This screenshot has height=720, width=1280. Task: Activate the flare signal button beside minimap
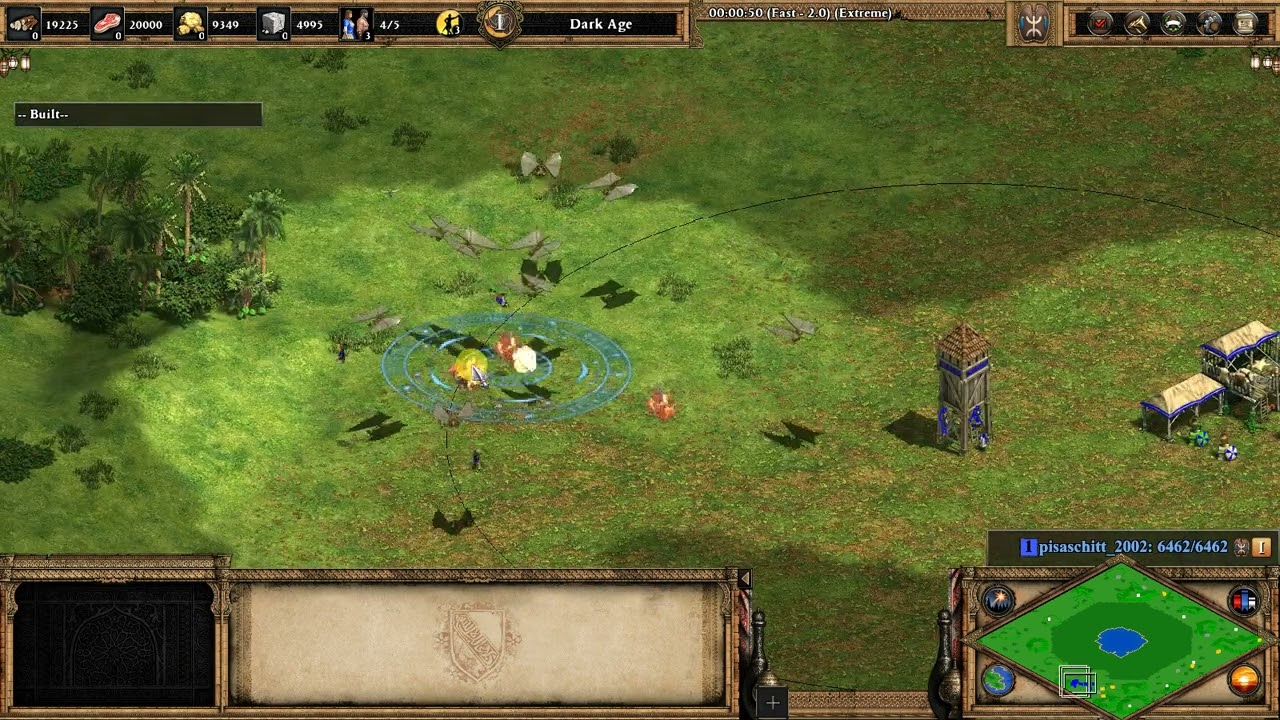998,600
